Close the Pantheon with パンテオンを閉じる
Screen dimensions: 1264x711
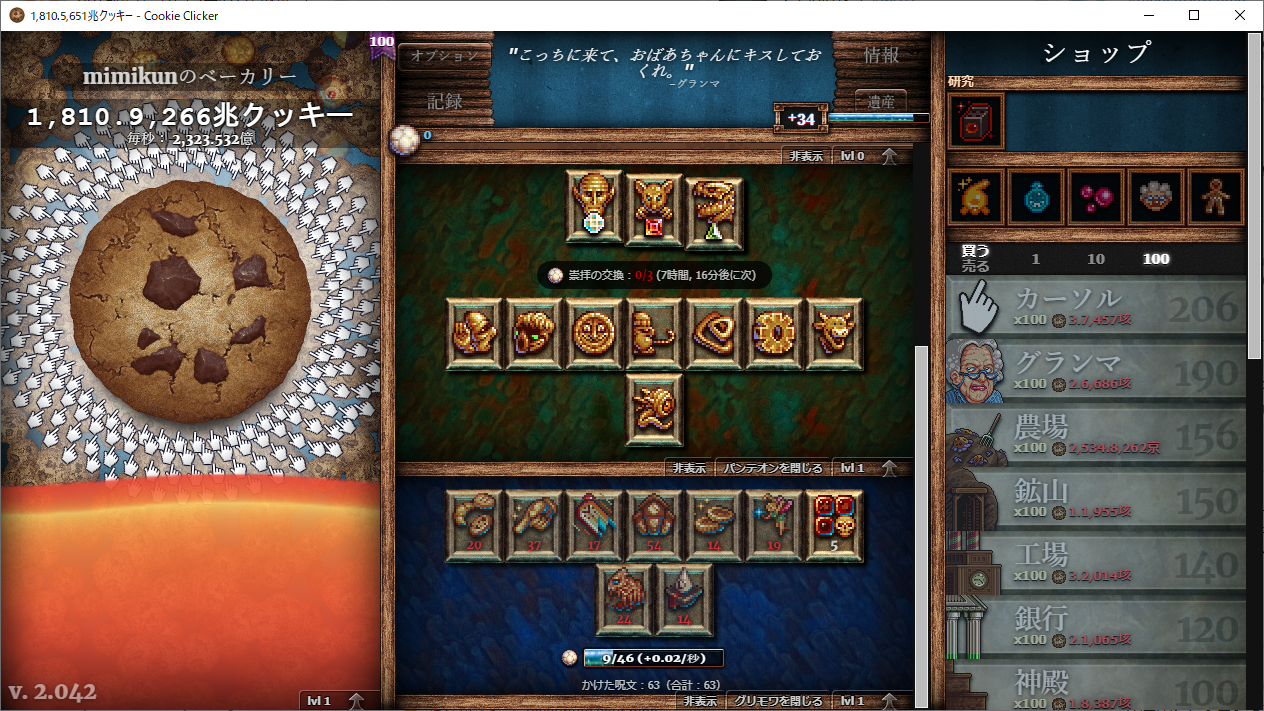click(x=773, y=468)
